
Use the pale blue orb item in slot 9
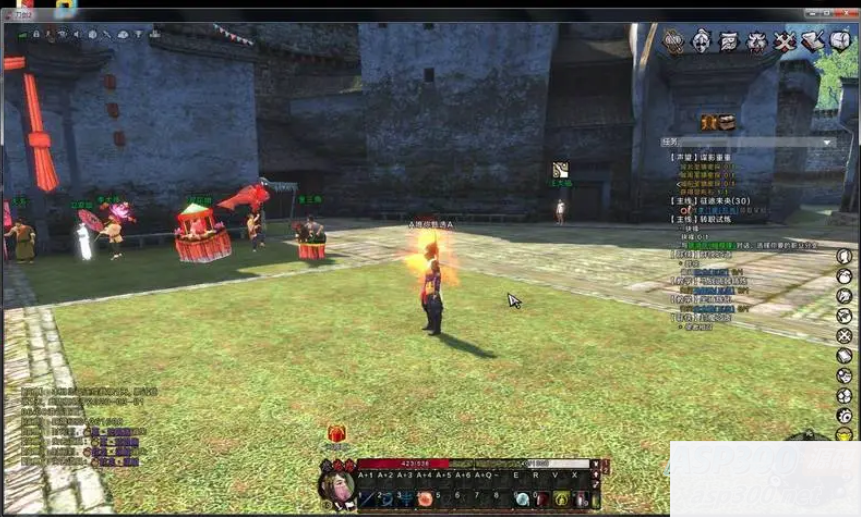click(522, 499)
